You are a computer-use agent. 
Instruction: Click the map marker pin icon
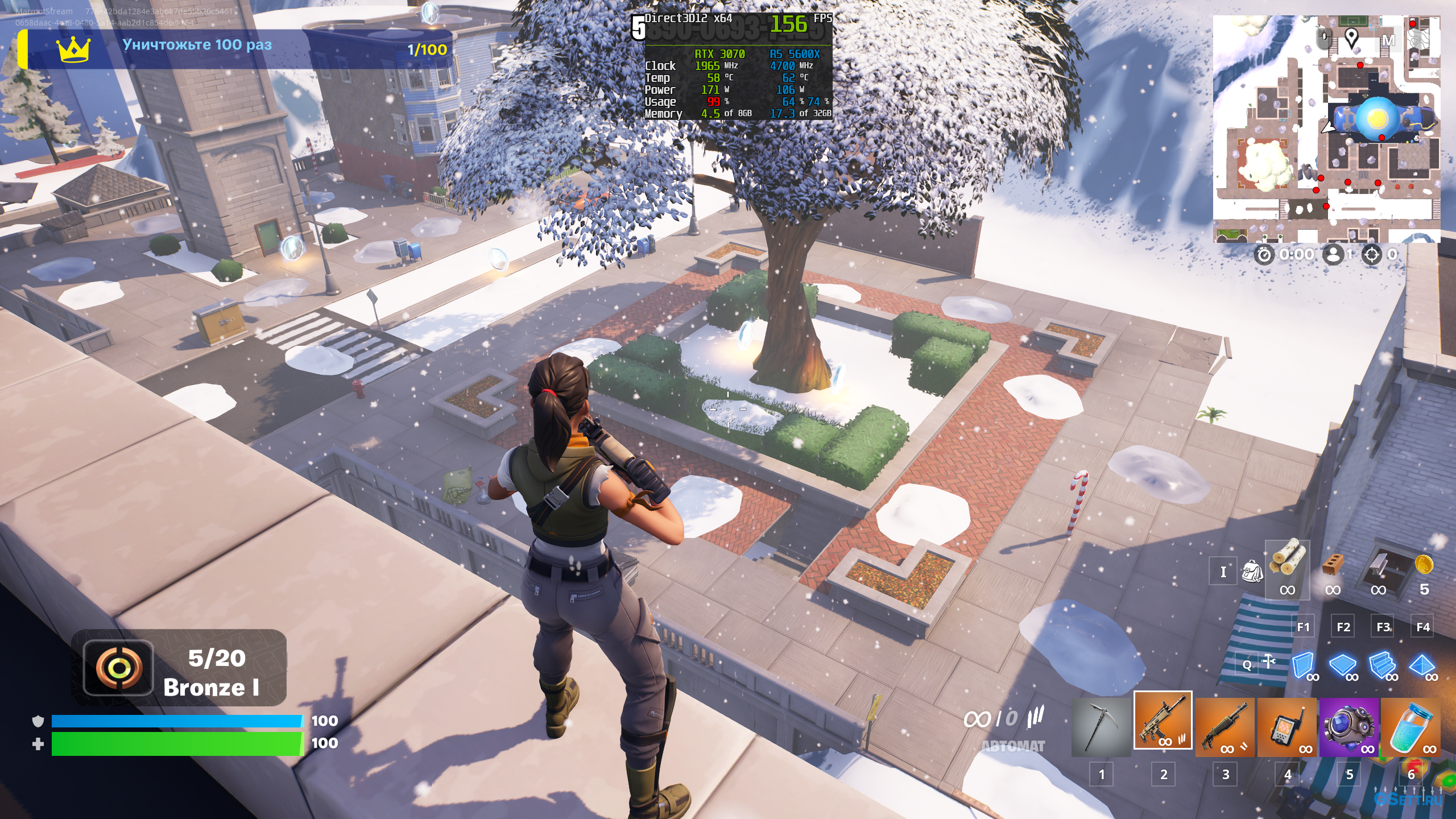click(x=1351, y=38)
